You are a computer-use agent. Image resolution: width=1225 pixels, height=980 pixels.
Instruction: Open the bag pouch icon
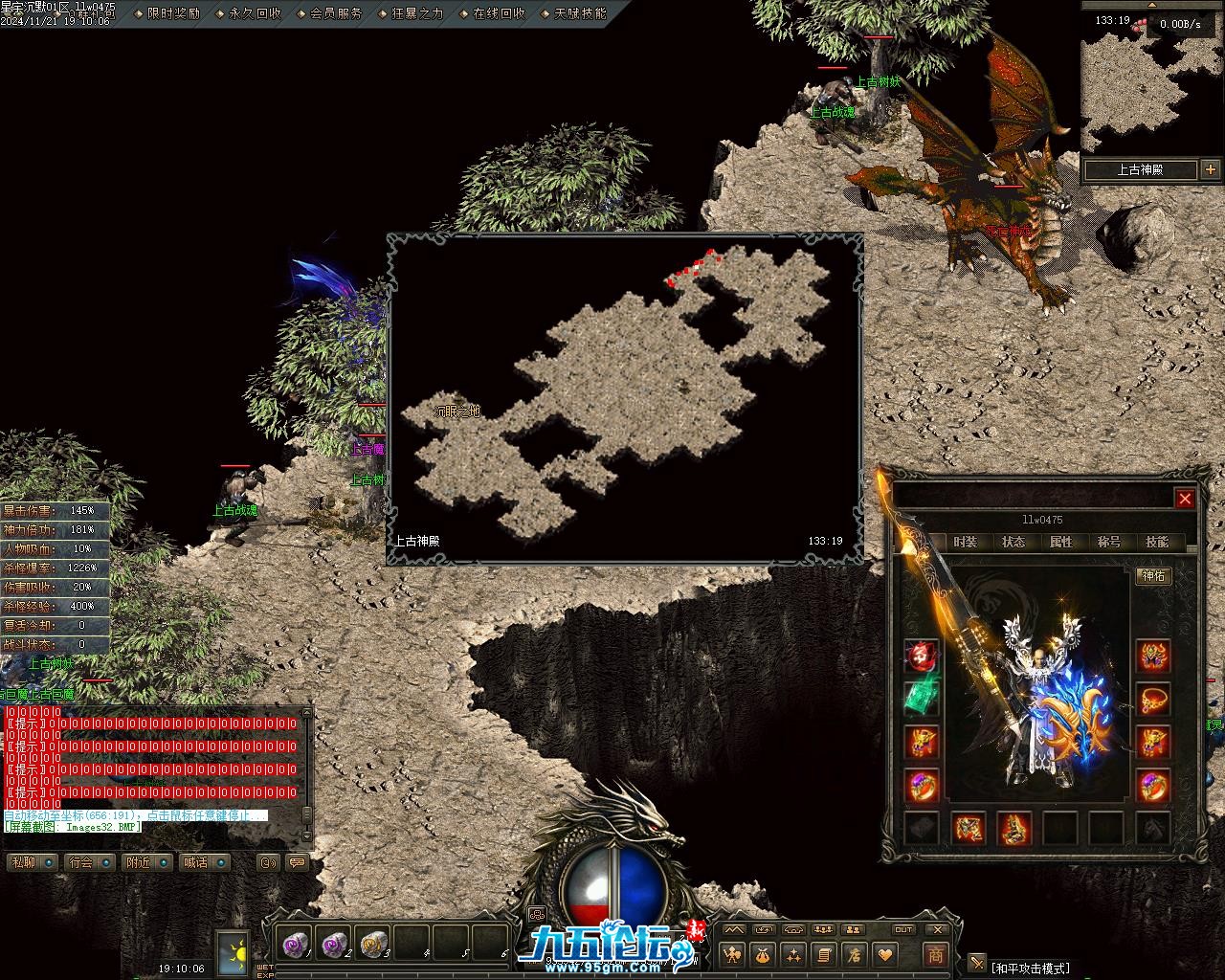click(x=763, y=954)
